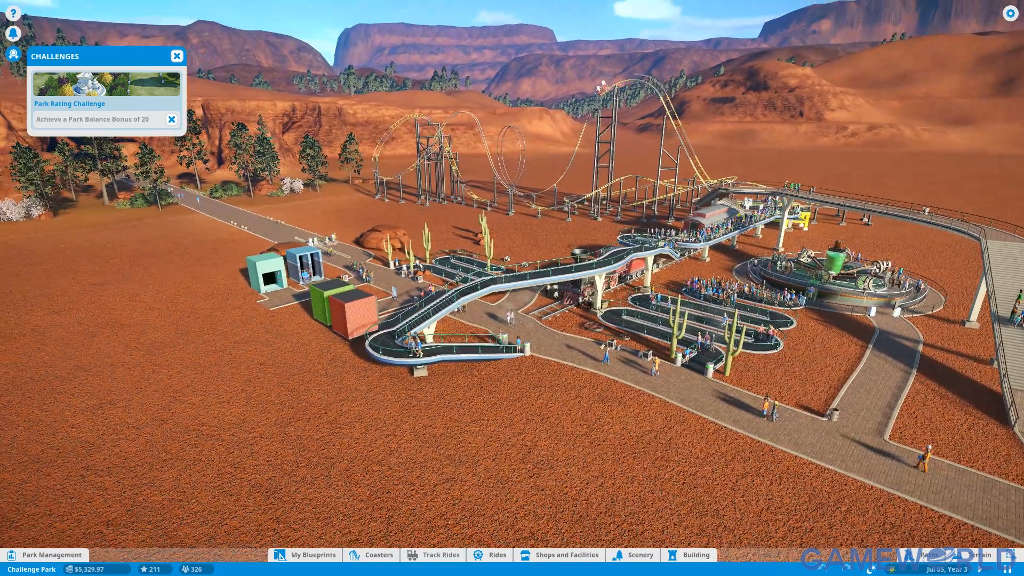The image size is (1024, 576).
Task: Open Park Management
Action: [47, 555]
